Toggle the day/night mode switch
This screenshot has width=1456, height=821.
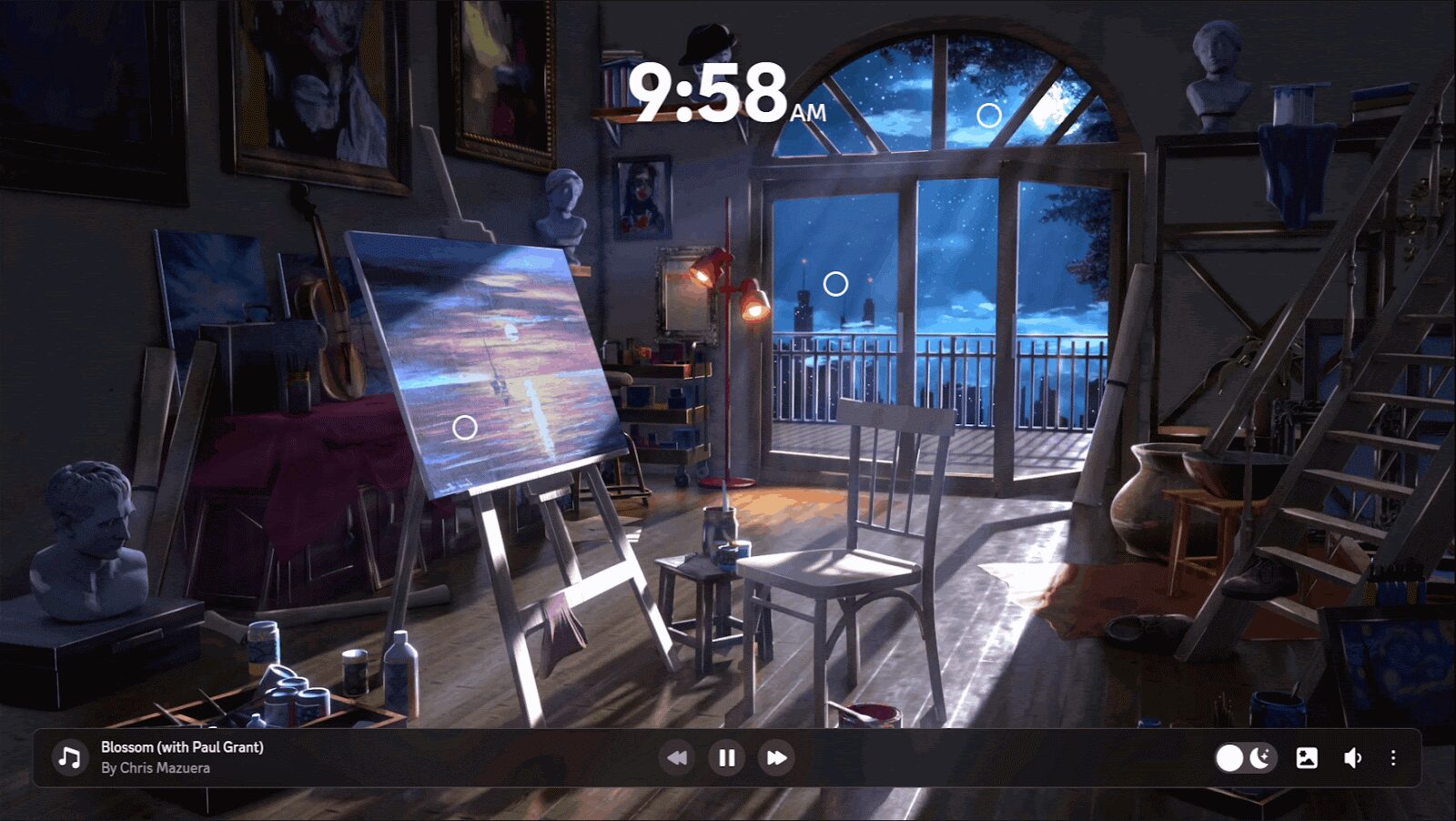tap(1245, 758)
